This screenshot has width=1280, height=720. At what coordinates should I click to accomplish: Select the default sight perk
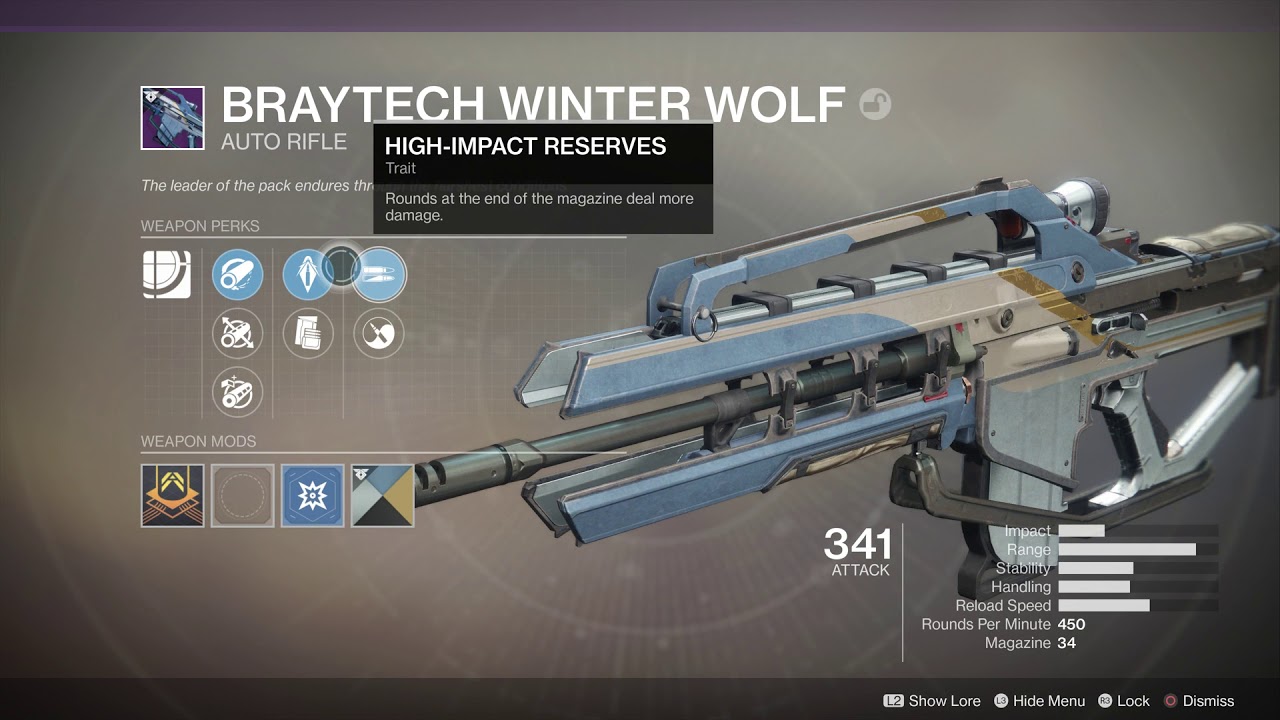click(x=167, y=275)
